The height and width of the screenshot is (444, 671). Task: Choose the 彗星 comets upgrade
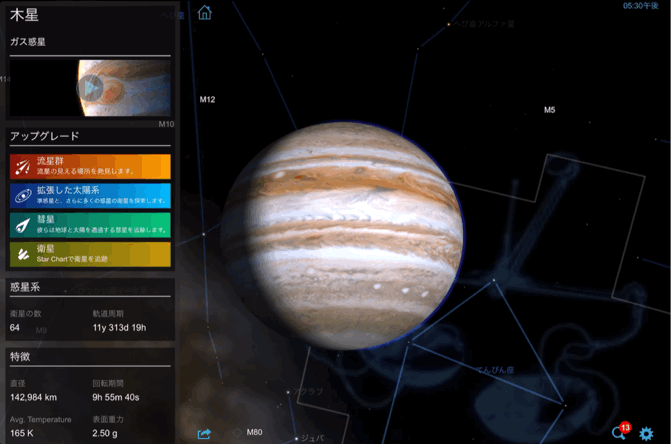pyautogui.click(x=90, y=224)
